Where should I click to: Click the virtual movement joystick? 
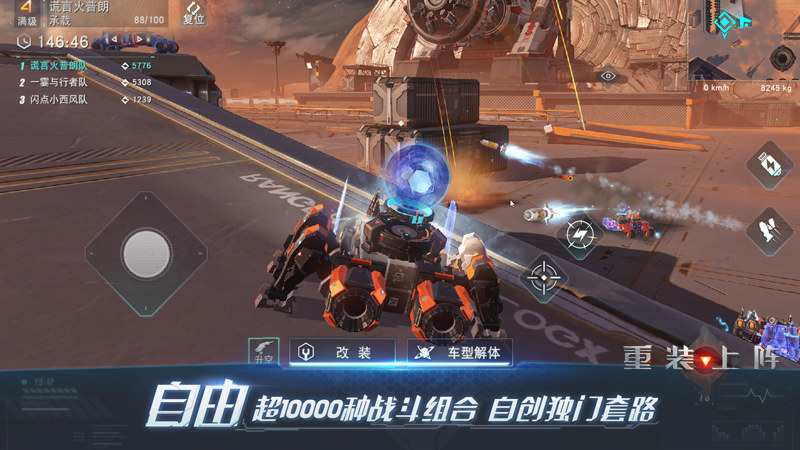pos(147,253)
